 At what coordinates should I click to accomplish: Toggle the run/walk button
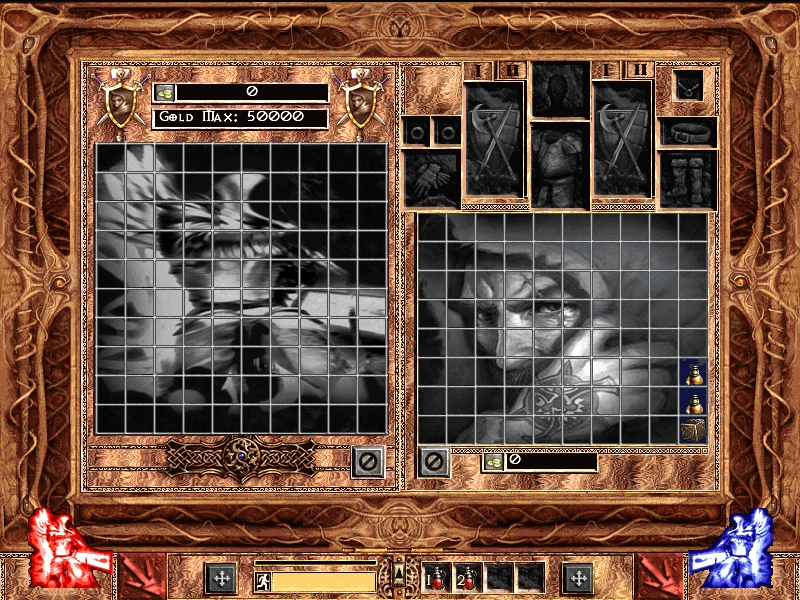click(261, 578)
